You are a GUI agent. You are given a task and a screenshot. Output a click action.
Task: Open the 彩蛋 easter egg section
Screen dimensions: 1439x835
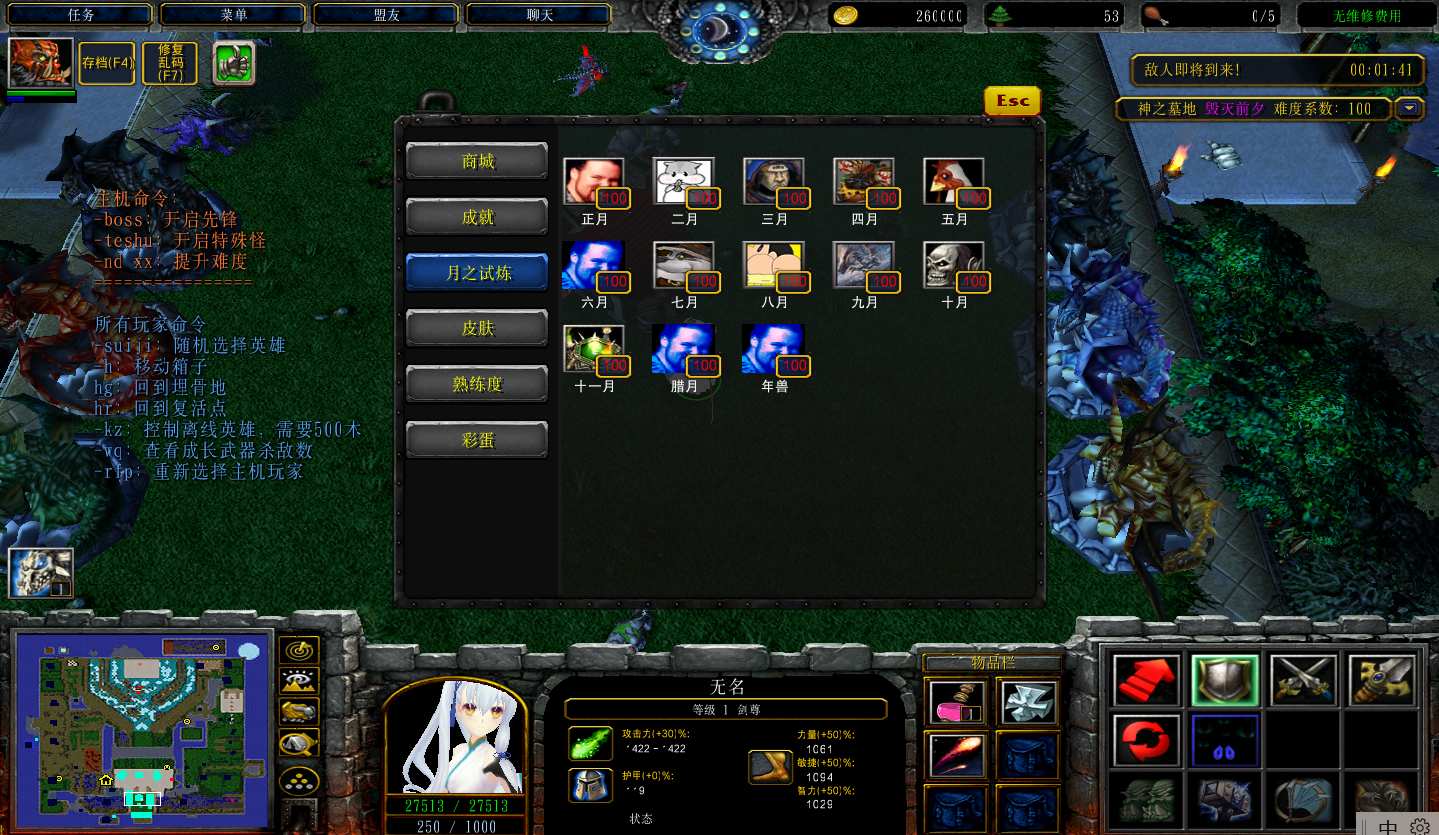point(477,440)
